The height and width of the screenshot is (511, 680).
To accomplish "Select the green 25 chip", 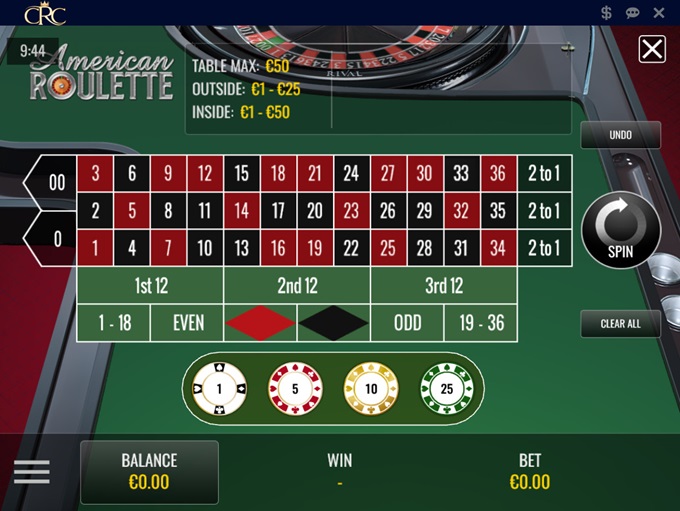I will click(446, 388).
